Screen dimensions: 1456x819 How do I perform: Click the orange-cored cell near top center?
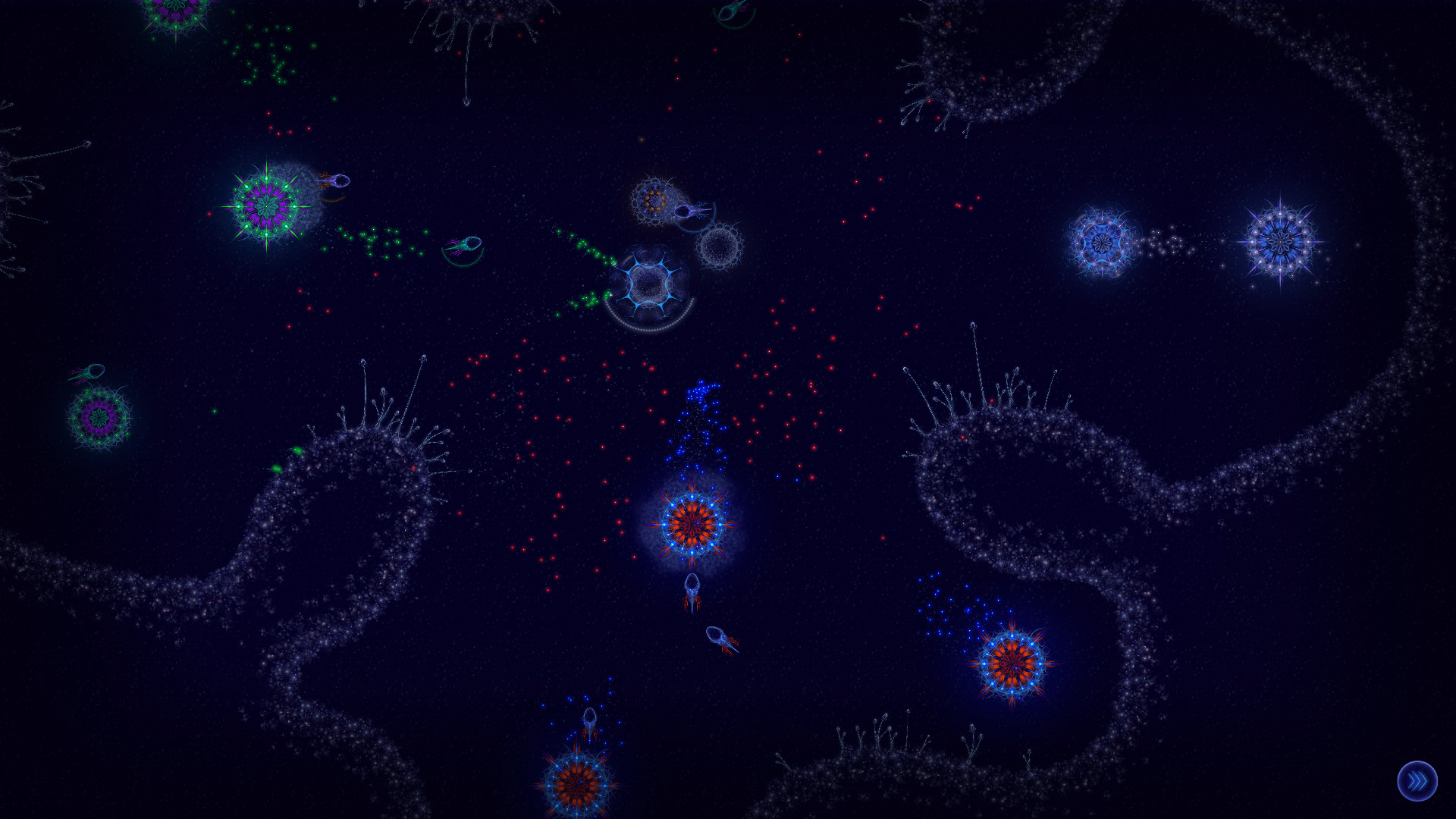coord(656,201)
